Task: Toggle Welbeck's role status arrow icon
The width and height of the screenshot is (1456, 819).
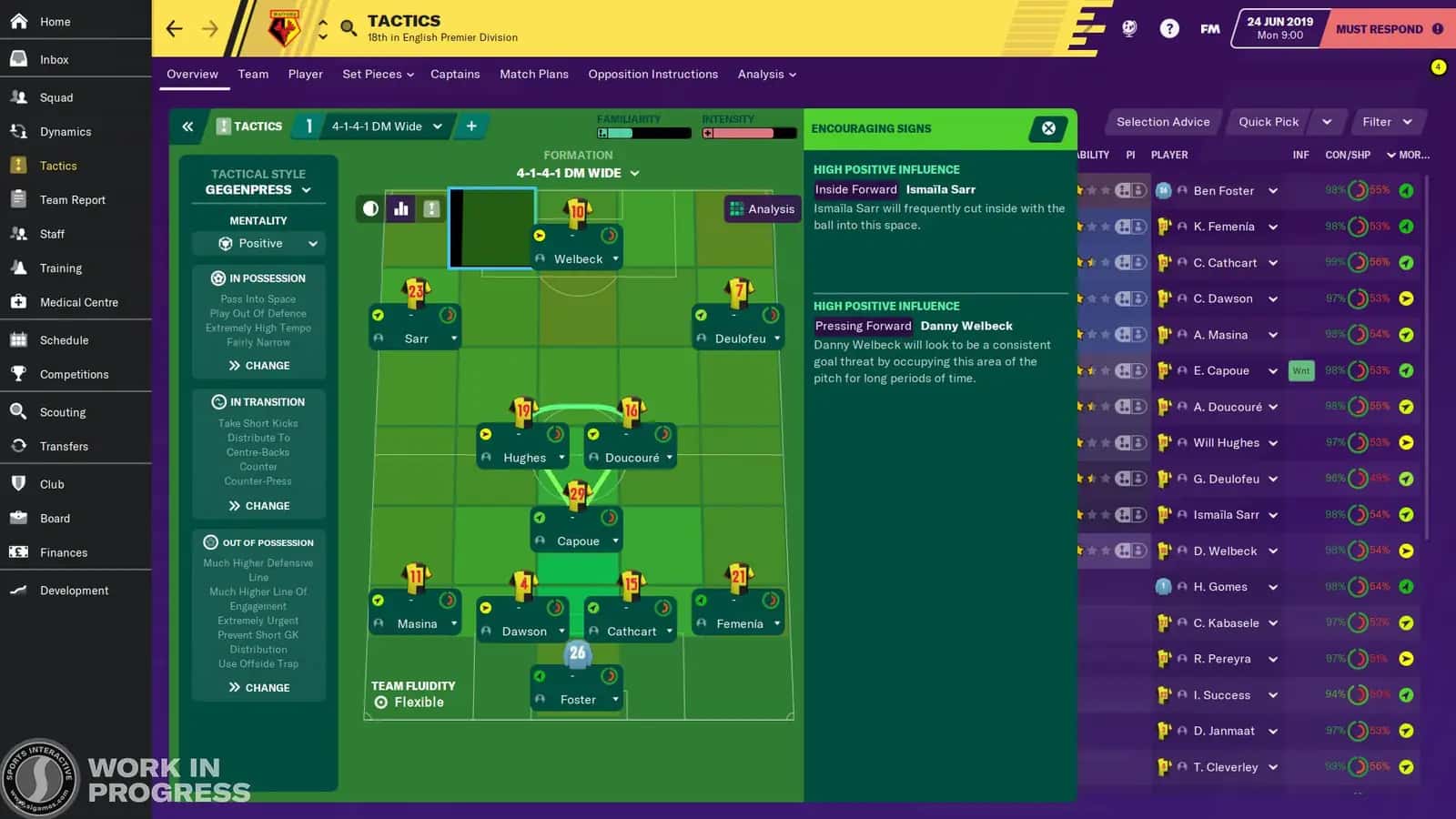Action: click(541, 236)
